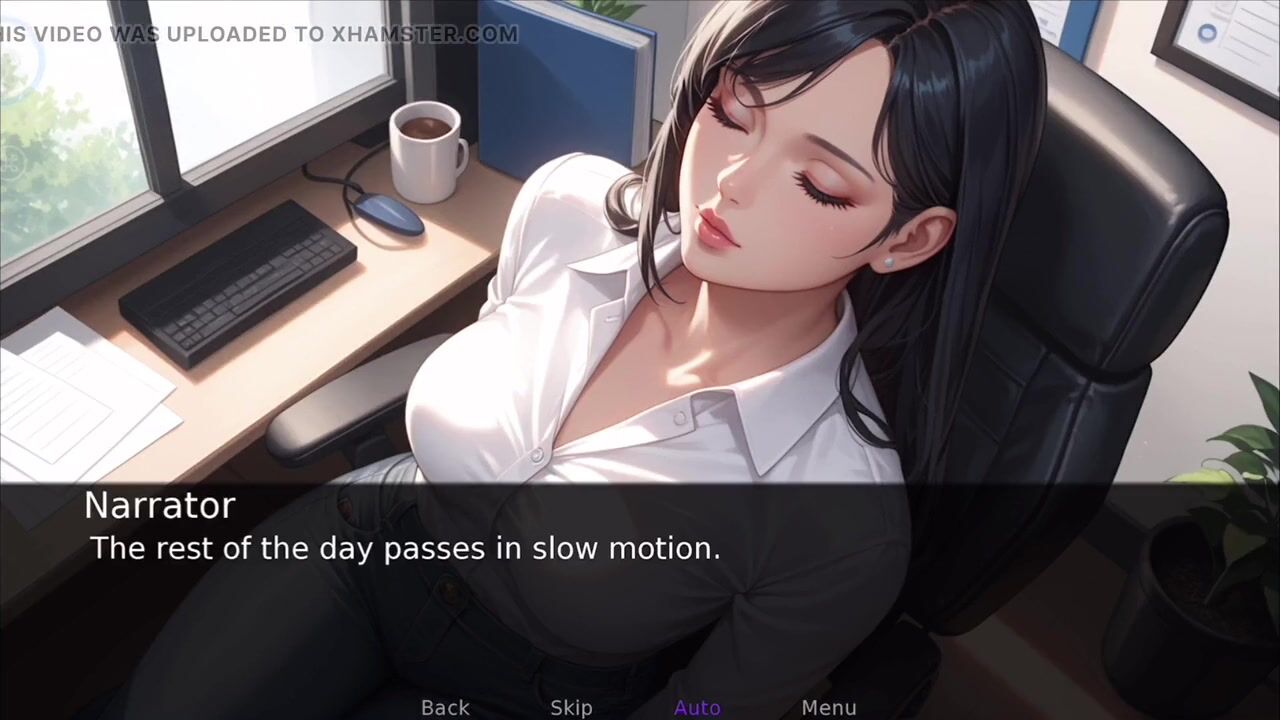Skip ahead through the dialogue
Image resolution: width=1280 pixels, height=720 pixels.
571,708
